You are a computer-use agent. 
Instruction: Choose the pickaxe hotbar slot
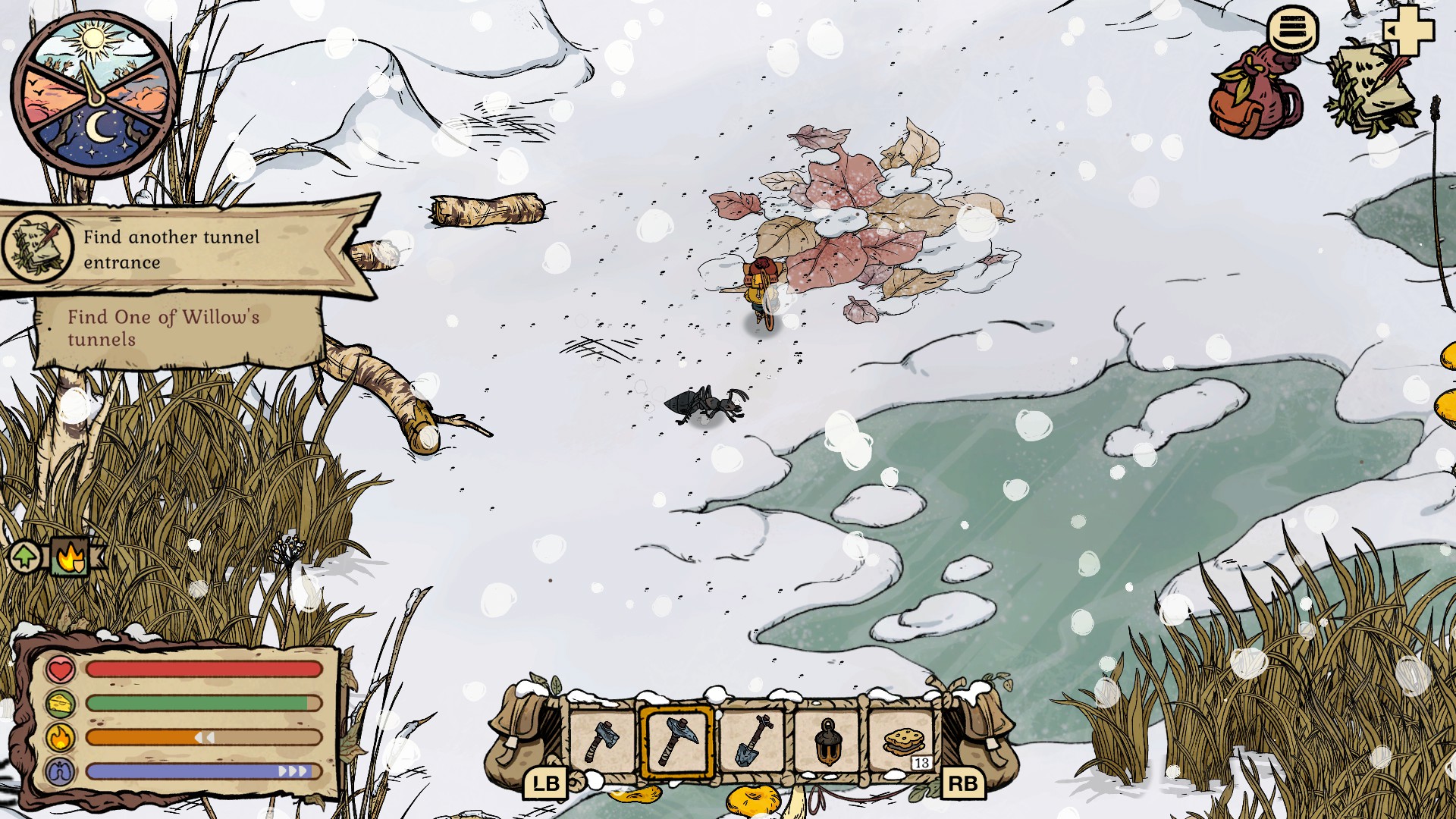pos(677,742)
